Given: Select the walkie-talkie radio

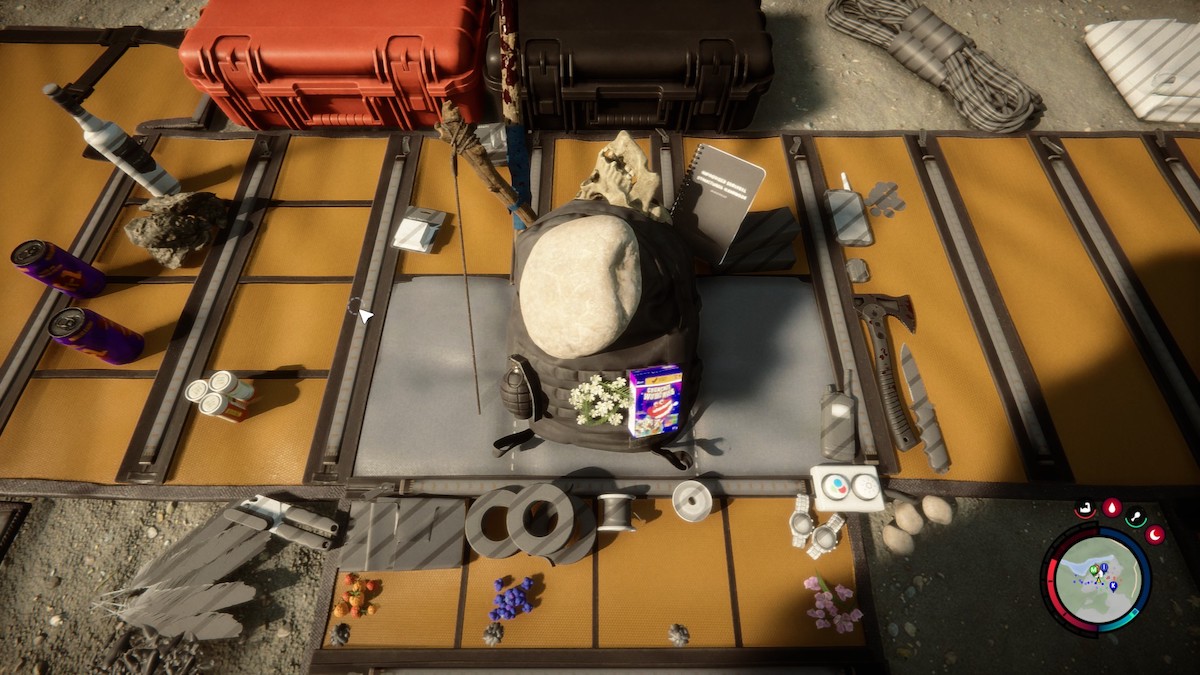Looking at the screenshot, I should (x=838, y=420).
